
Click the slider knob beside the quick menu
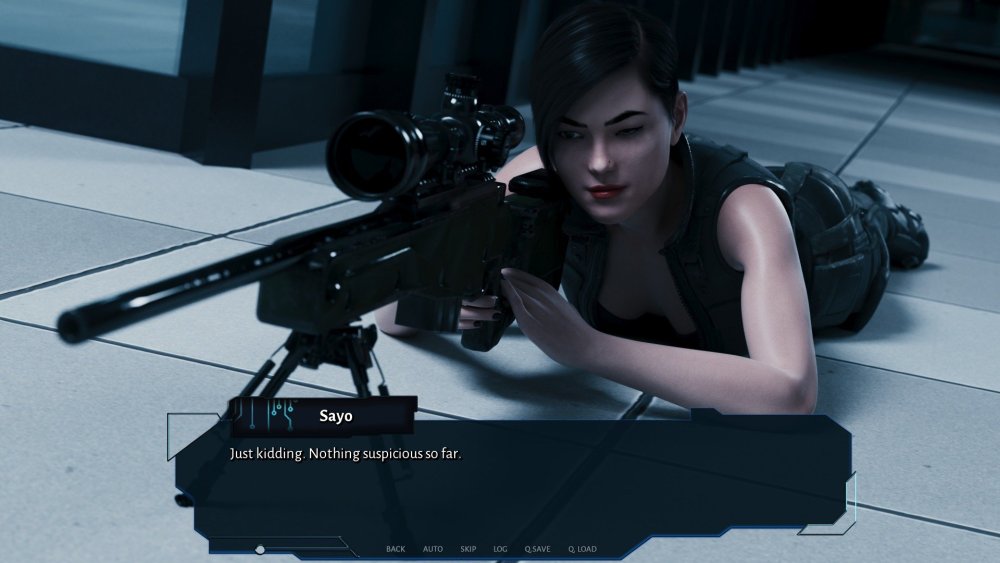point(260,549)
